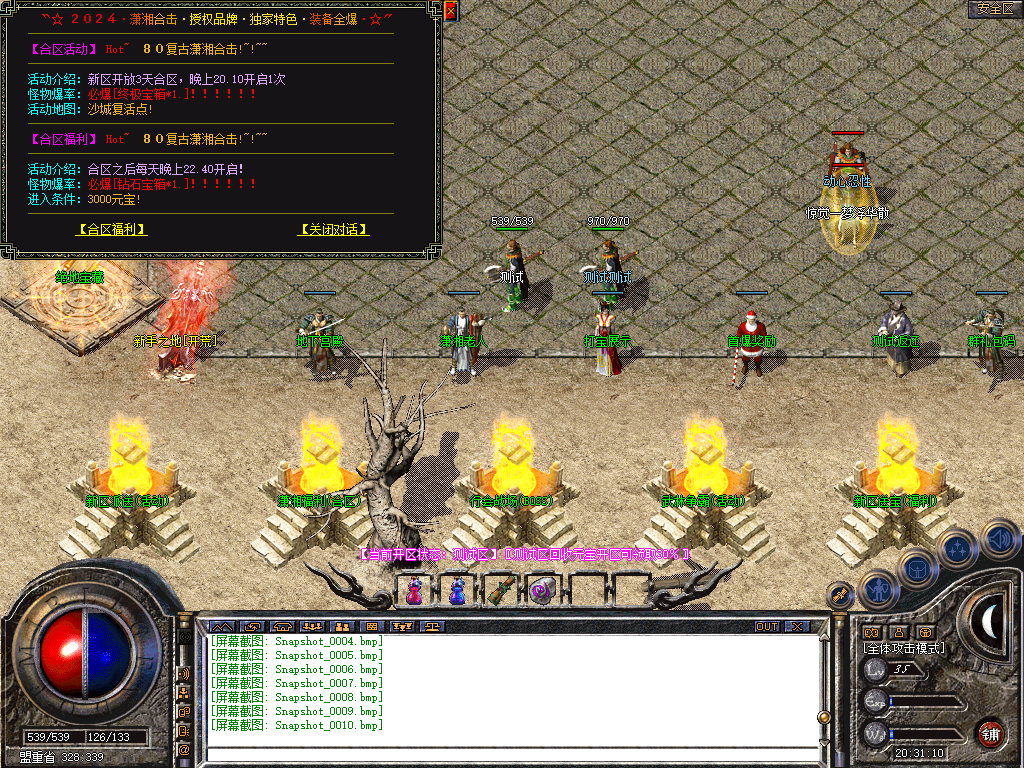The height and width of the screenshot is (768, 1024).
Task: Open the skills button with four stars
Action: tap(958, 548)
